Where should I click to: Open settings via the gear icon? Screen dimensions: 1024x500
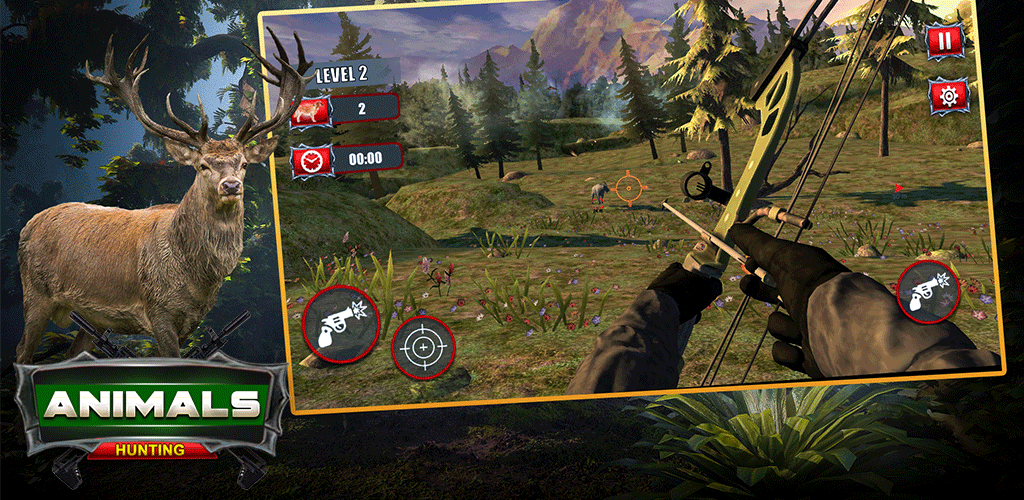click(x=946, y=95)
